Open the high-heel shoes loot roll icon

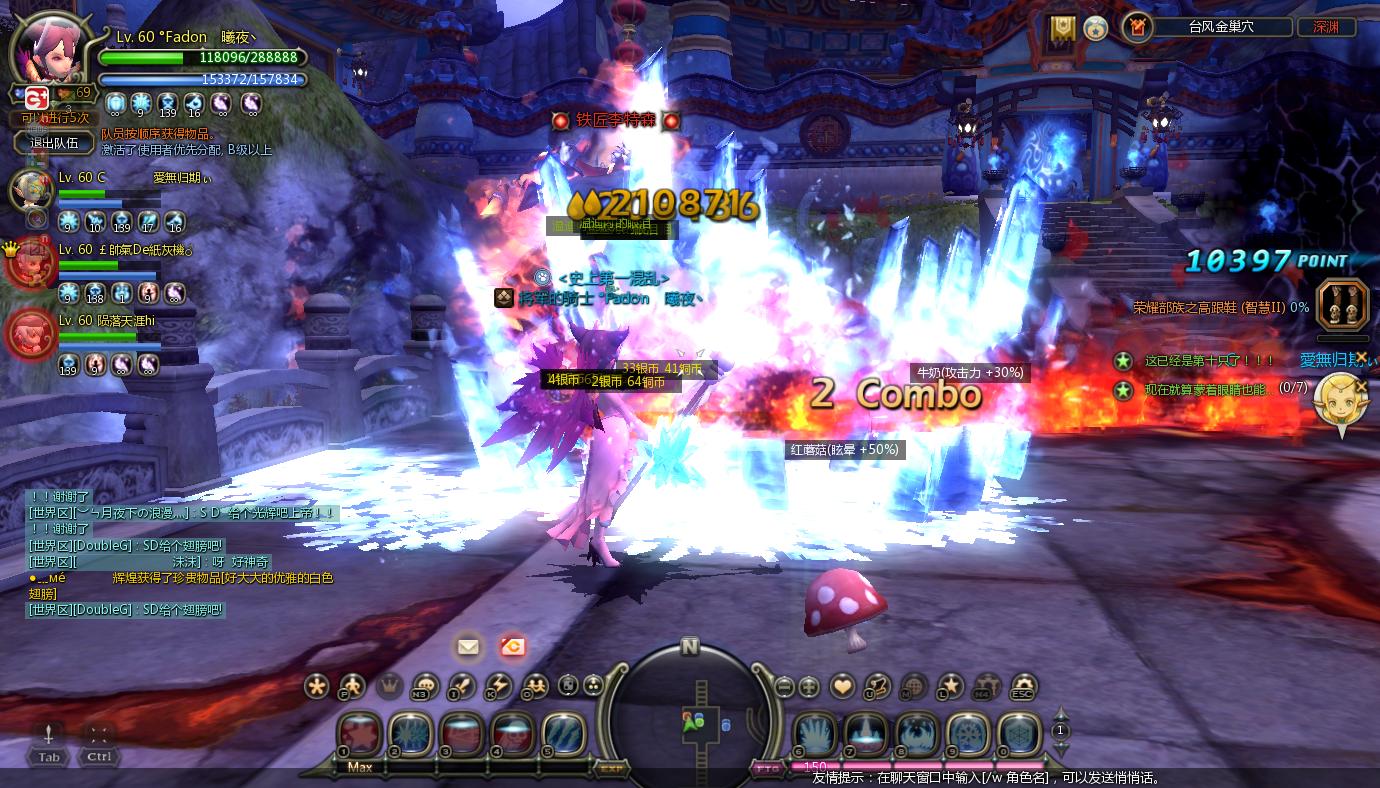click(1341, 306)
